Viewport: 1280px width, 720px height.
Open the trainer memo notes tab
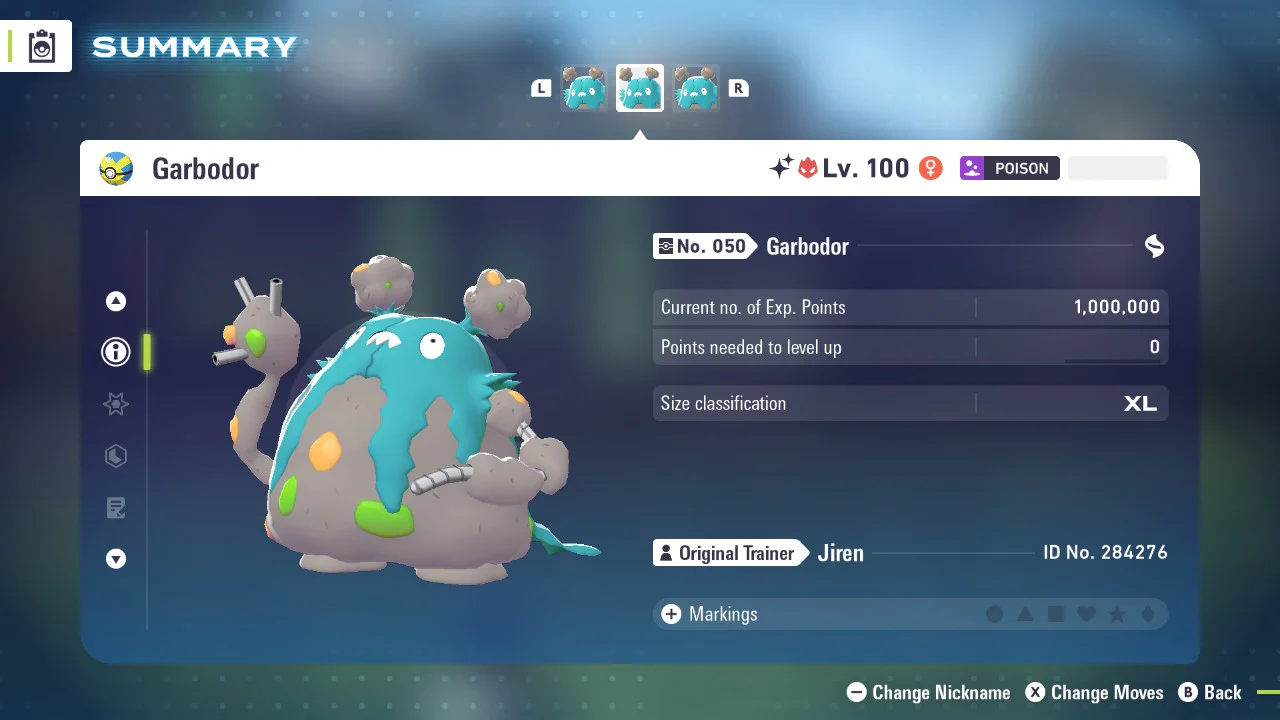tap(116, 508)
